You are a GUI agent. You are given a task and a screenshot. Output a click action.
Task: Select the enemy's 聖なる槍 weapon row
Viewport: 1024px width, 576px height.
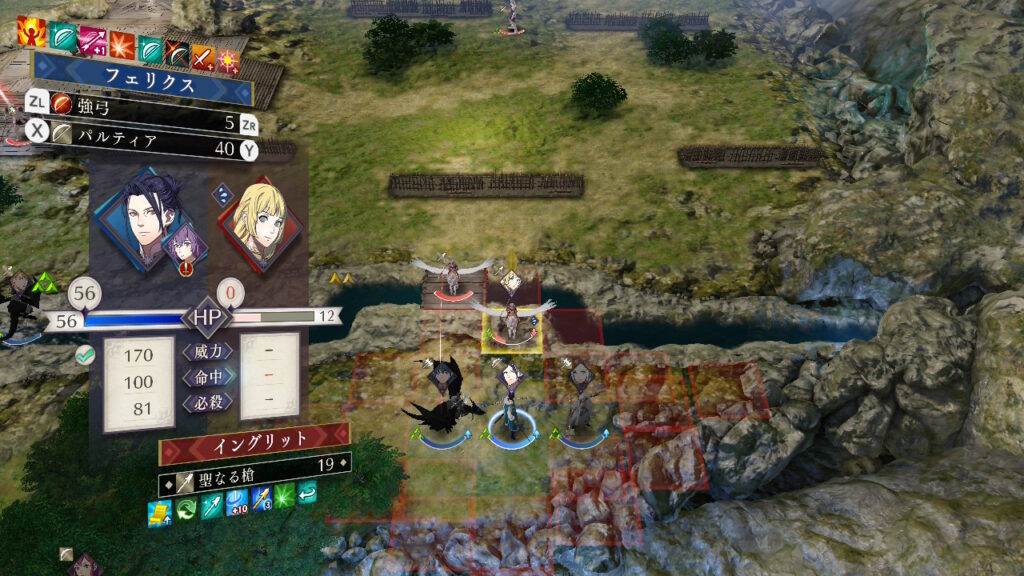coord(254,463)
